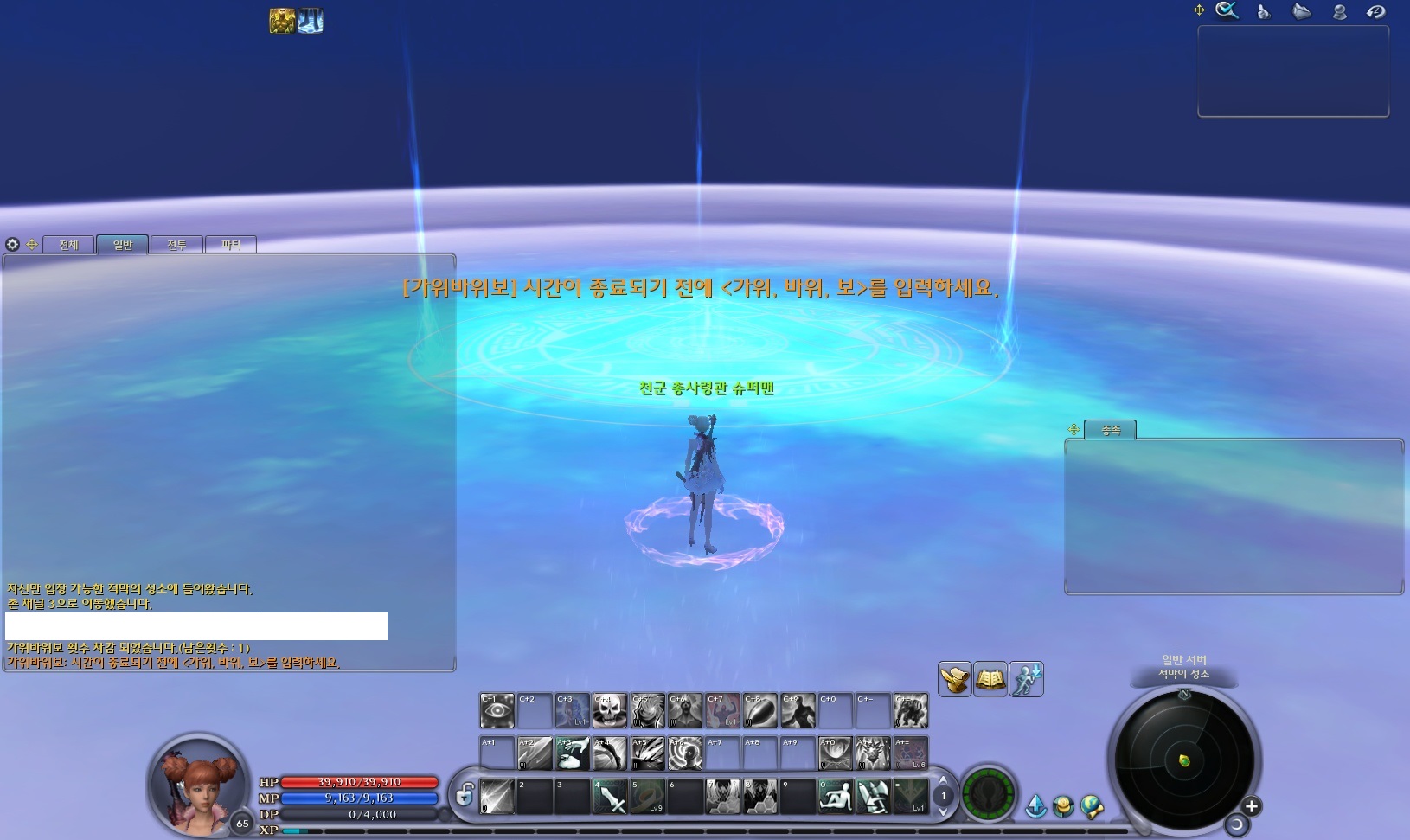Screen dimensions: 1410x840
Task: Switch to the 전투 chat tab
Action: pos(176,245)
